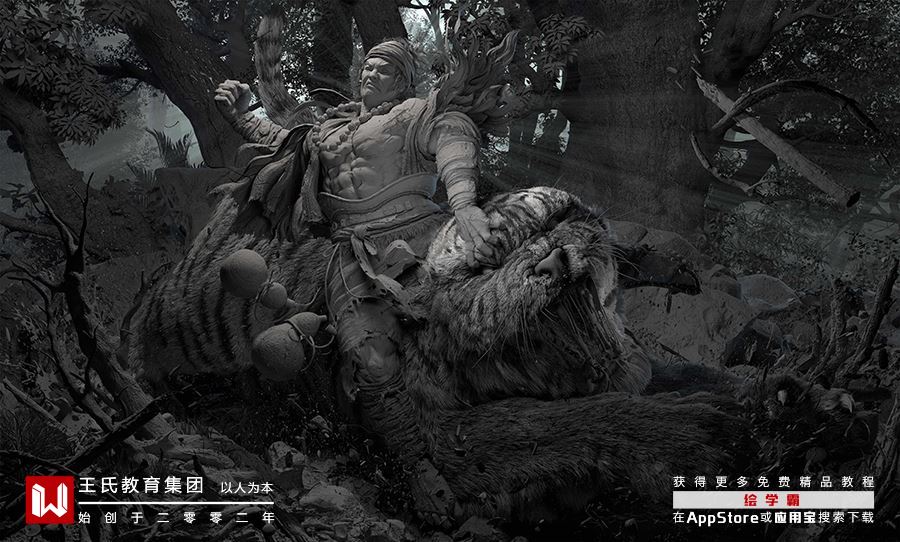
Task: Open the 王氏教育集团 red logo
Action: coord(49,500)
